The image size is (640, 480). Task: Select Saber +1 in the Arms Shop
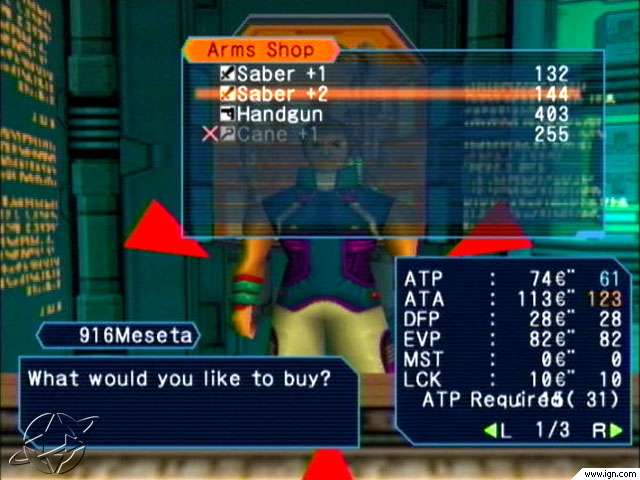280,74
